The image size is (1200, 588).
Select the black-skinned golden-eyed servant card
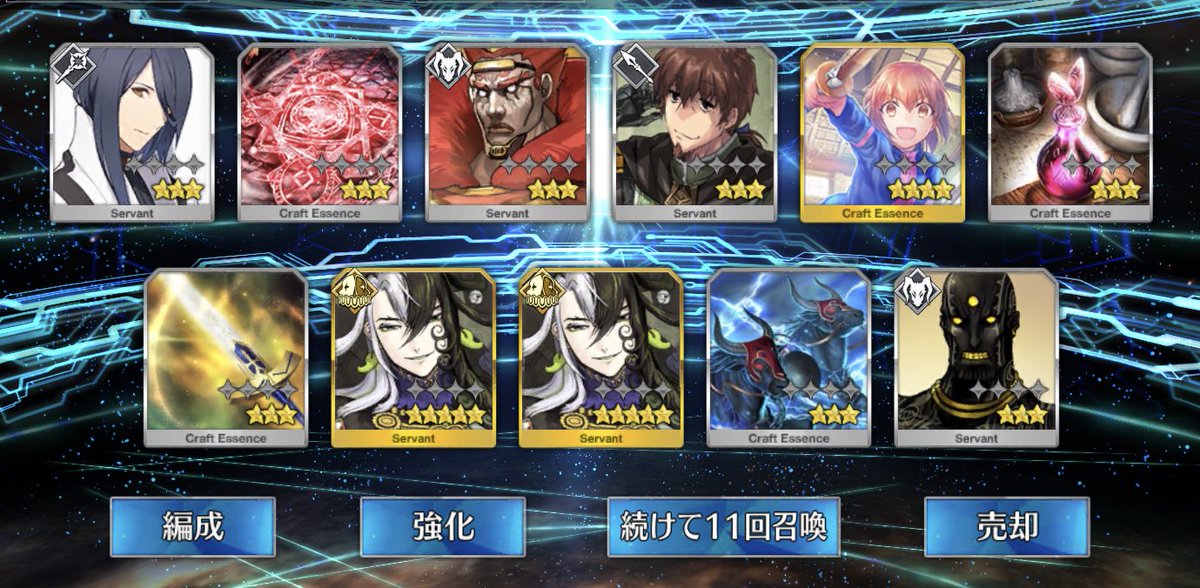click(x=976, y=355)
